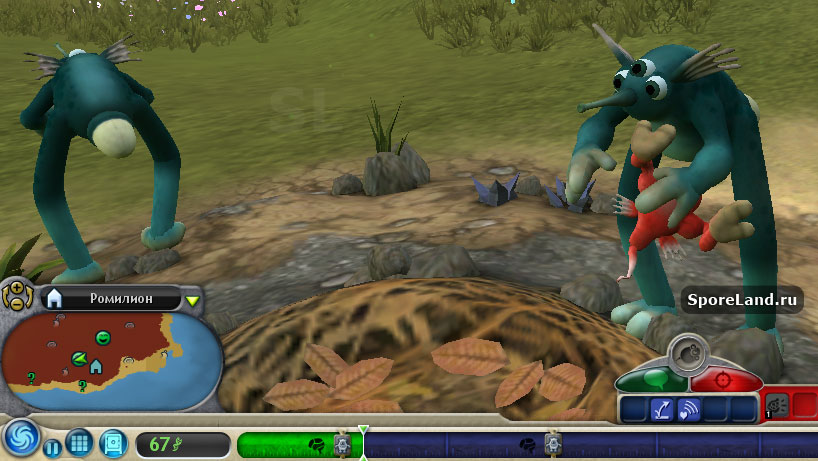
Task: Click the first creature milestone on progress bar
Action: [x=342, y=444]
